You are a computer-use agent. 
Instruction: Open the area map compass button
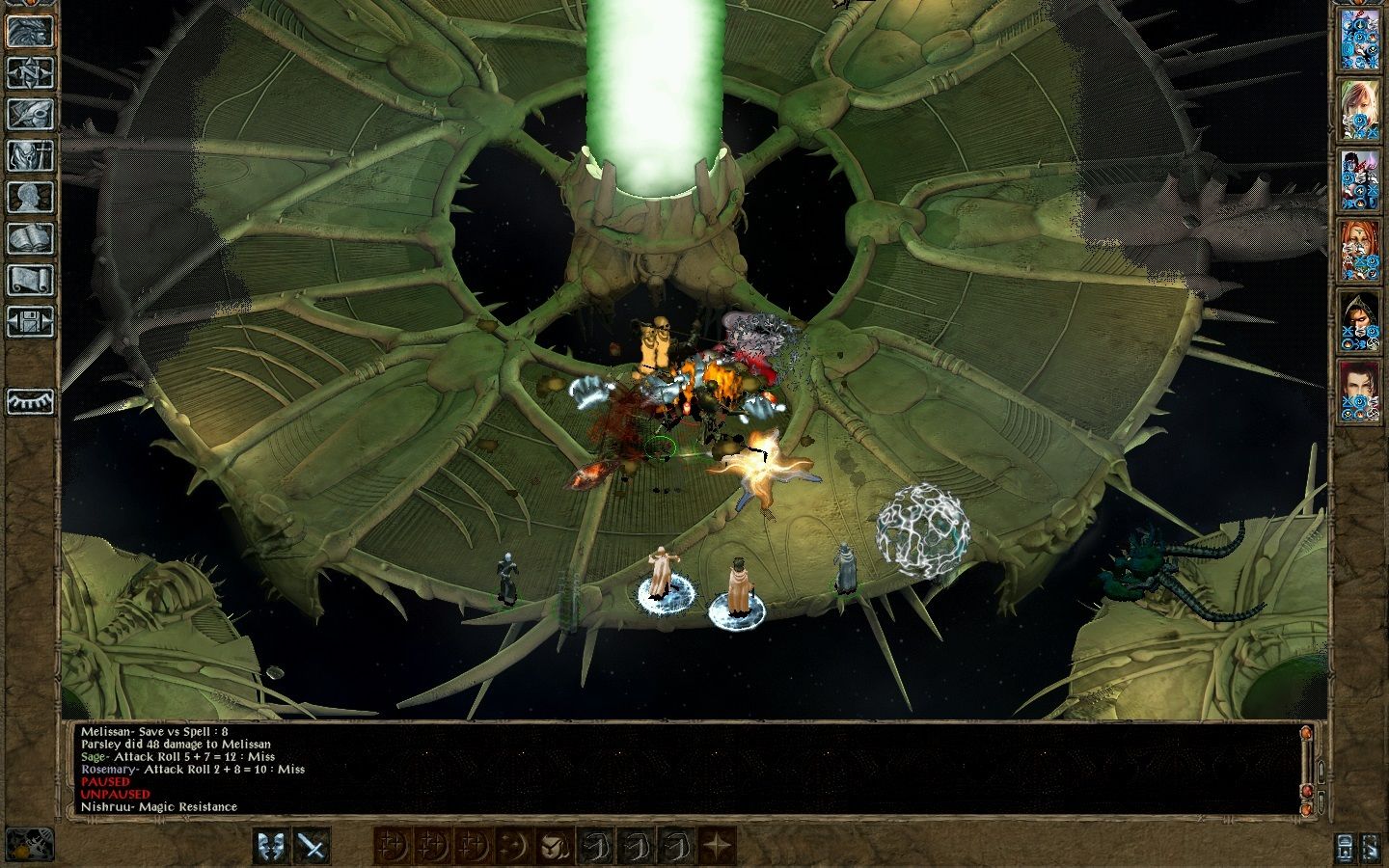[30, 72]
